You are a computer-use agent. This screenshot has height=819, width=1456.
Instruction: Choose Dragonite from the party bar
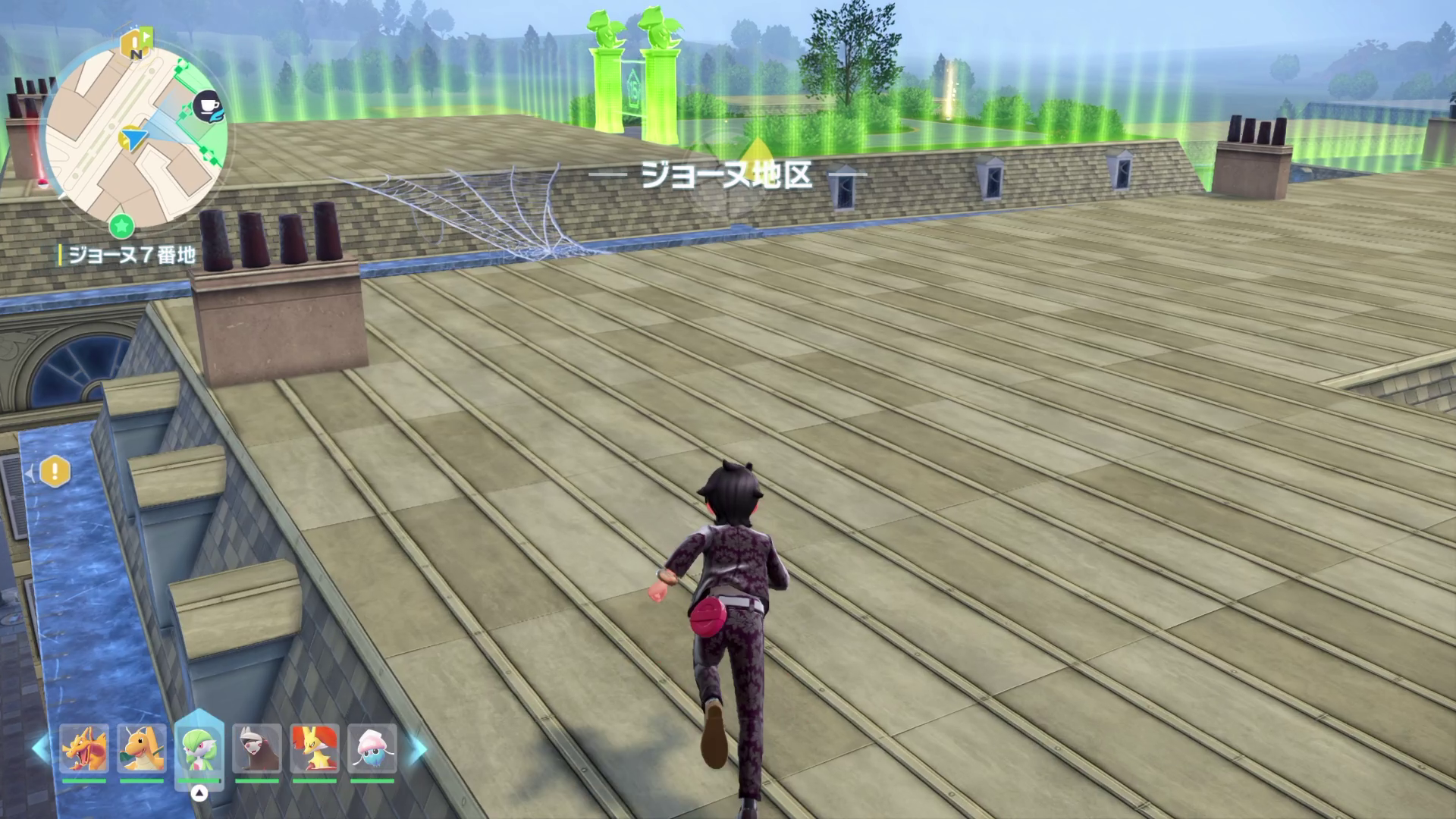pyautogui.click(x=142, y=748)
